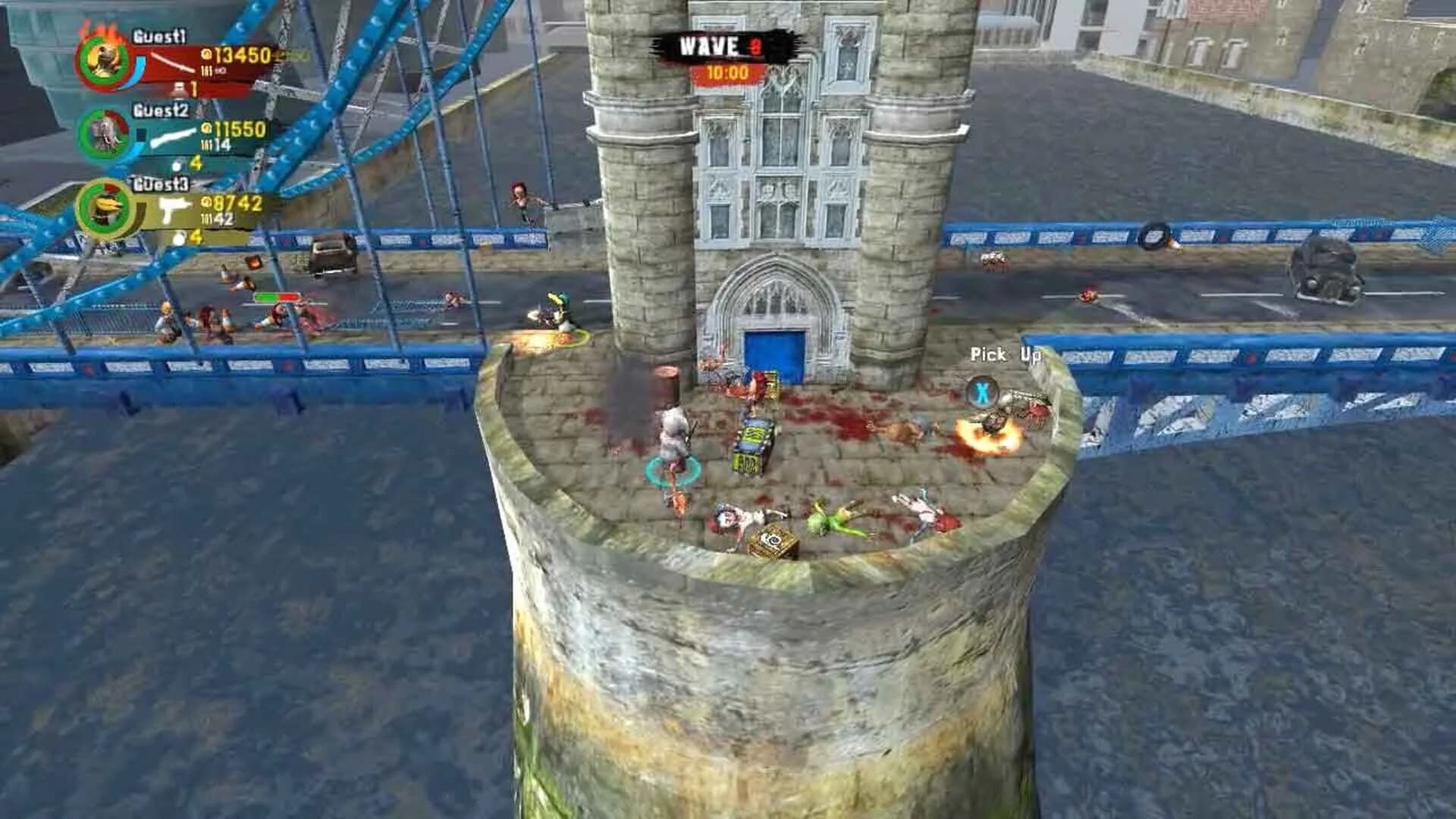Select the Guest1 name label
Image resolution: width=1456 pixels, height=819 pixels.
pyautogui.click(x=159, y=36)
